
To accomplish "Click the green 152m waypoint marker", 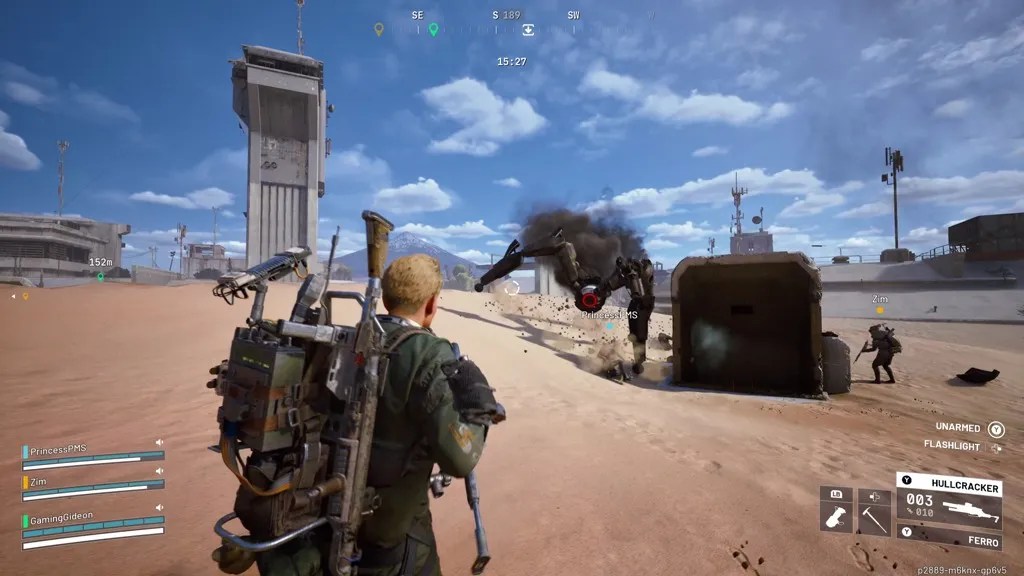I will pos(100,276).
